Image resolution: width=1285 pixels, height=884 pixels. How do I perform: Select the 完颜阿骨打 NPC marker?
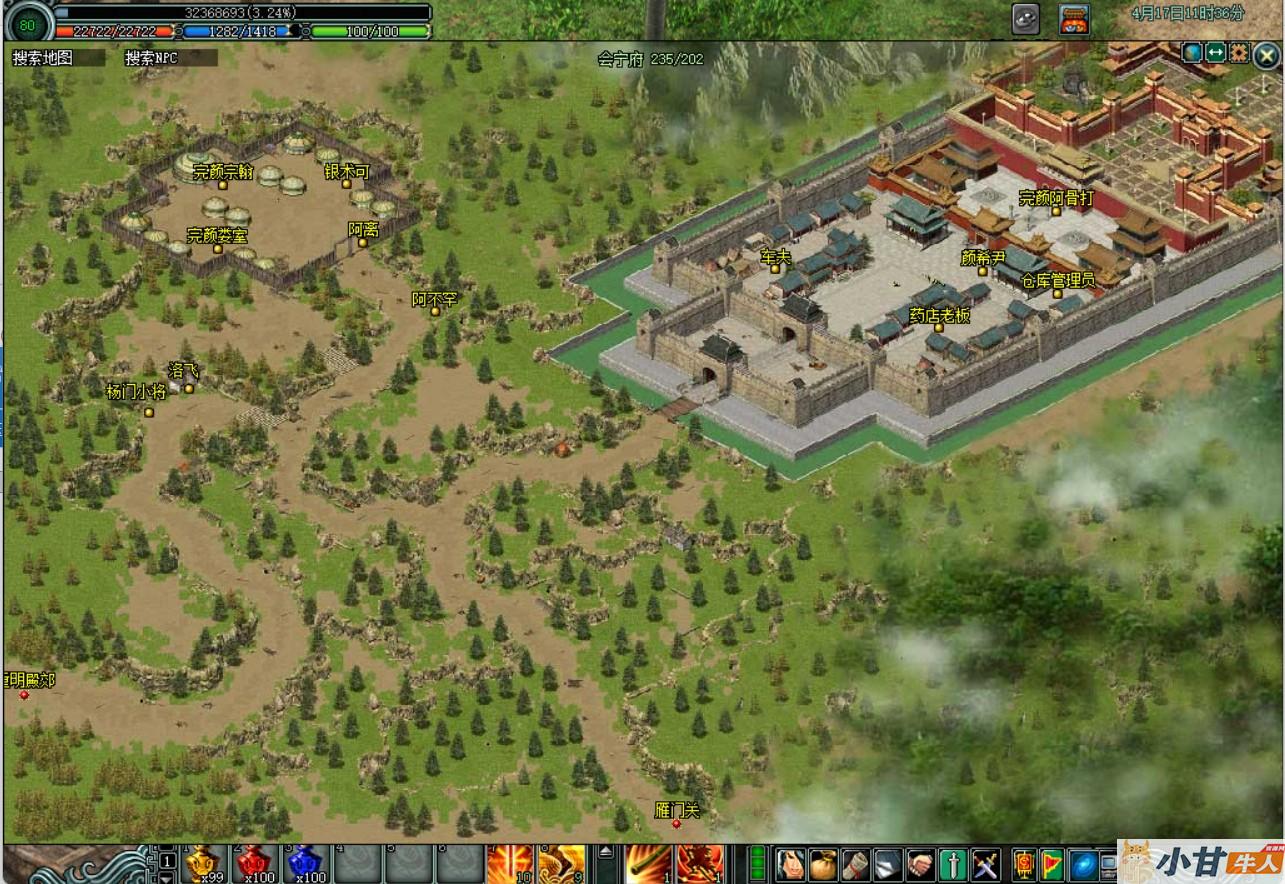click(1056, 211)
